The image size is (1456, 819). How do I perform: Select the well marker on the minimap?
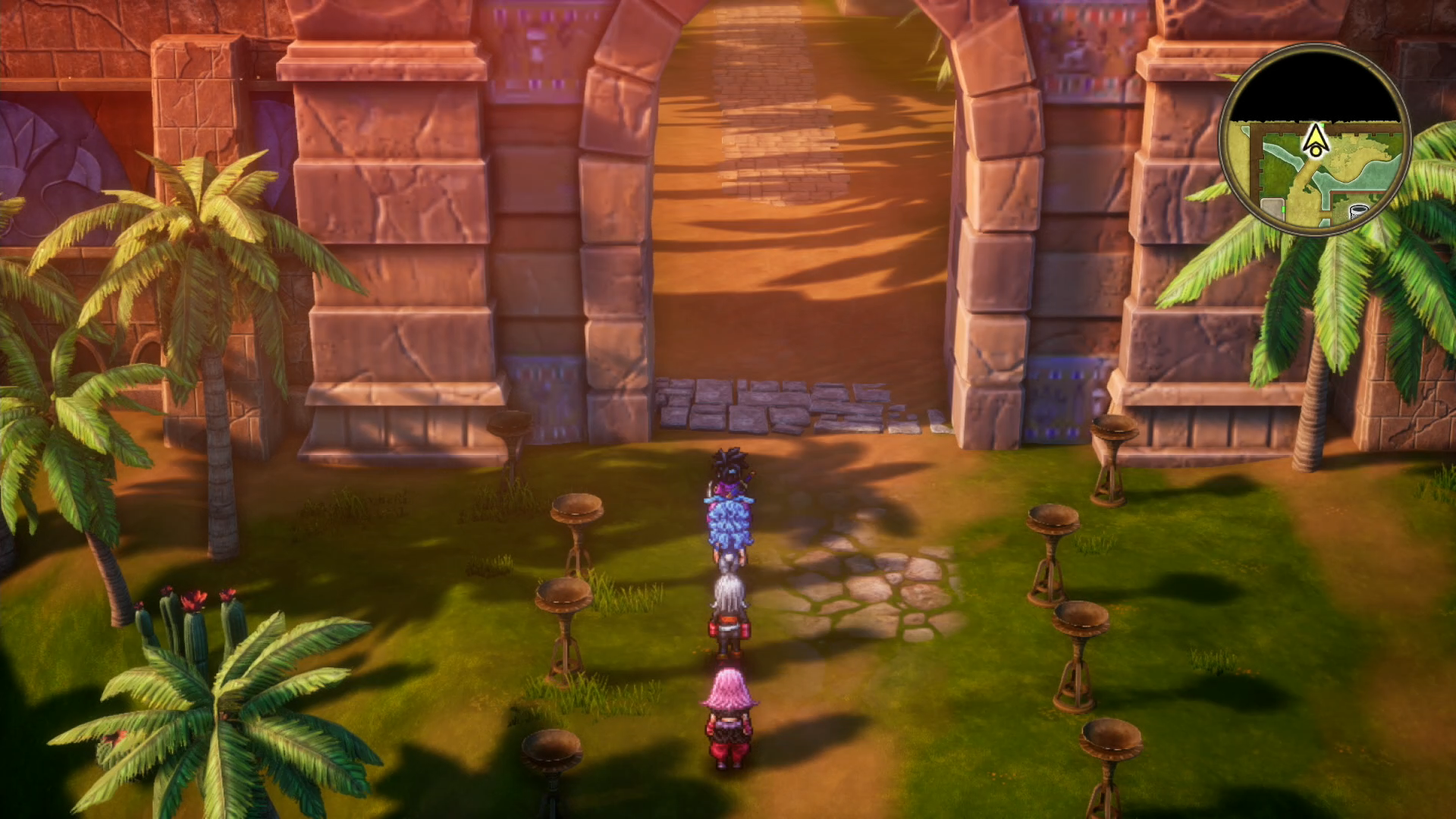[x=1358, y=212]
